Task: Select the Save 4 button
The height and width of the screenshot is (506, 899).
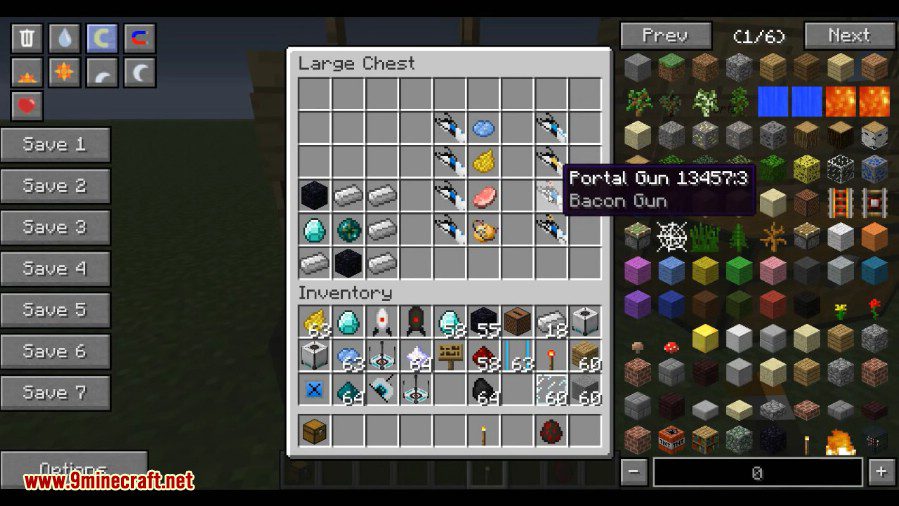Action: point(55,268)
